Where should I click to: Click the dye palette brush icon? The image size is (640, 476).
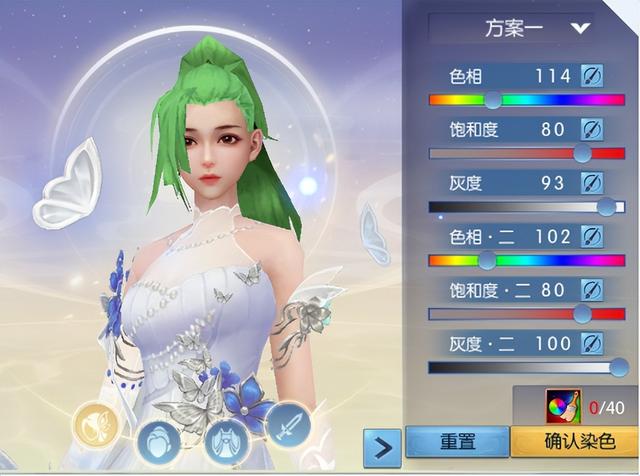[560, 407]
